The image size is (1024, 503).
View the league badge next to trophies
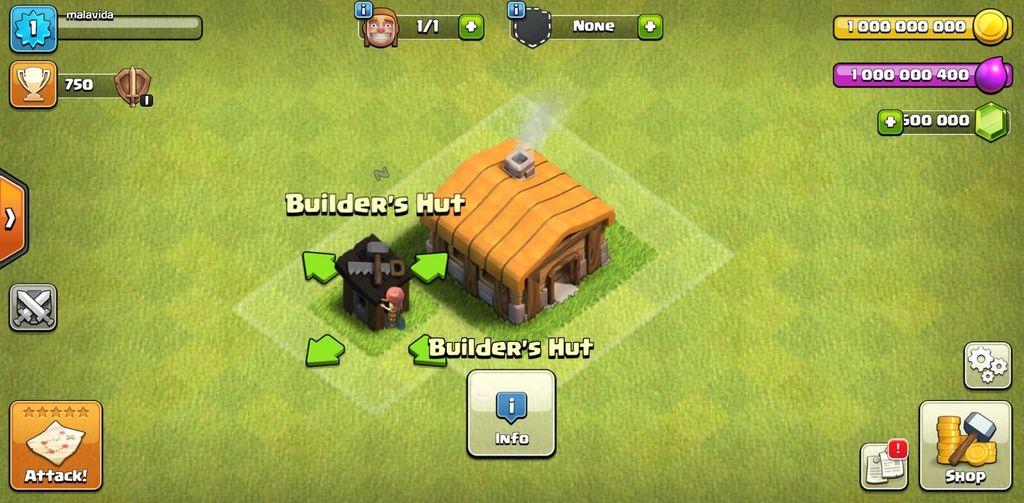130,86
